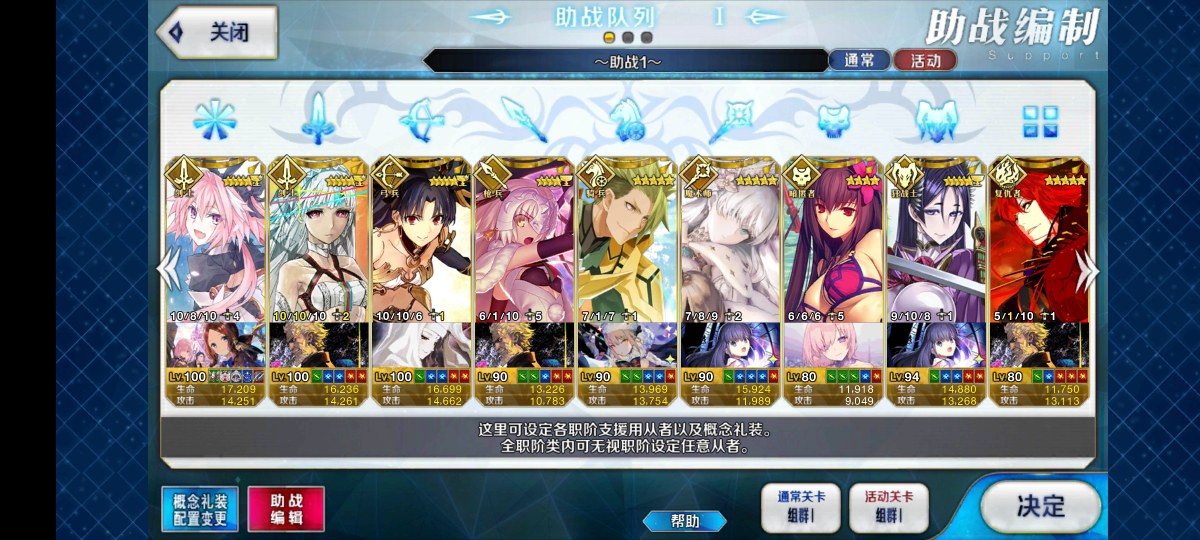
Task: Select 通常关卡 normal stage group
Action: [800, 507]
